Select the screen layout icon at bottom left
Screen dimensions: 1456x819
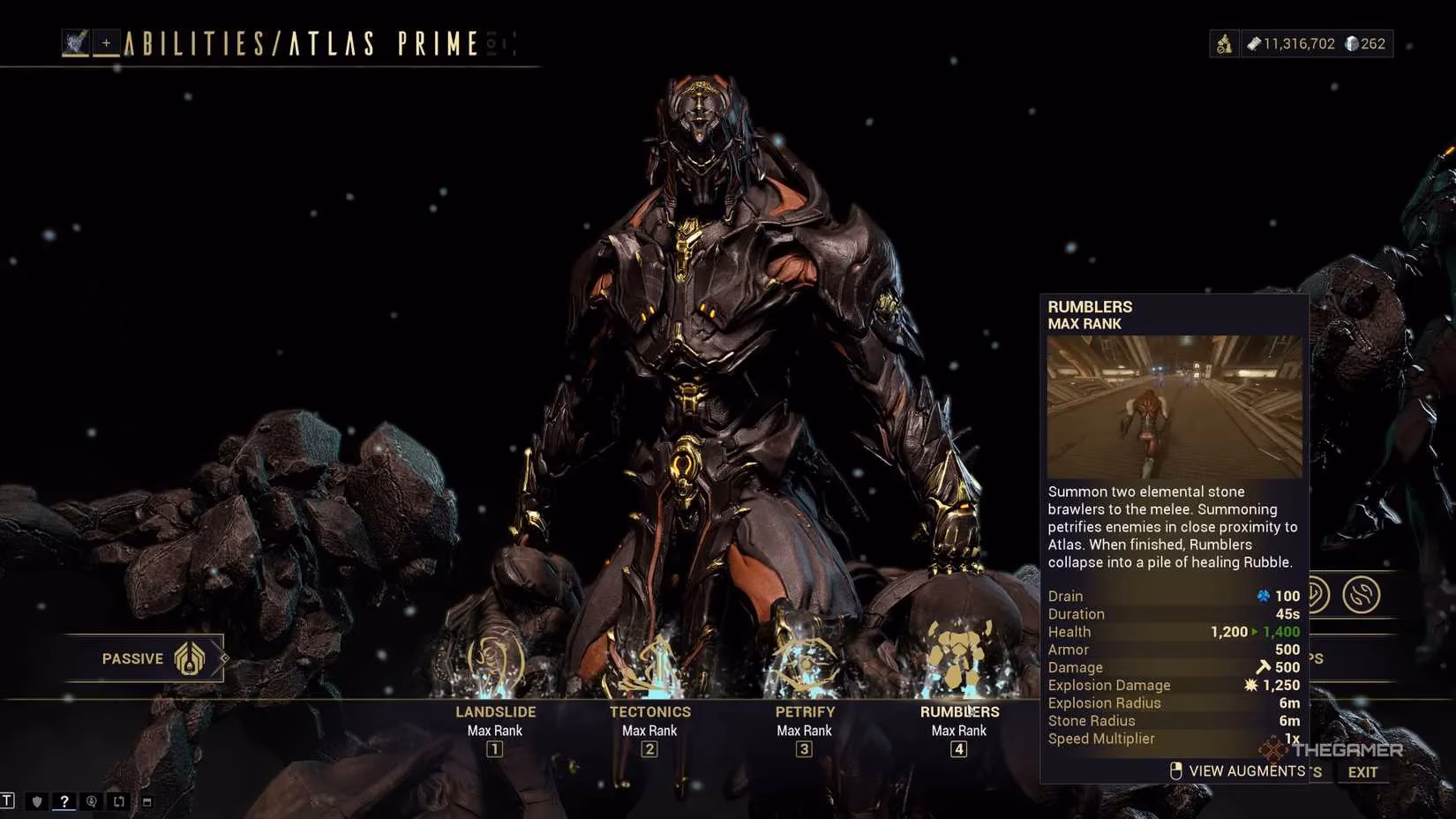point(118,800)
